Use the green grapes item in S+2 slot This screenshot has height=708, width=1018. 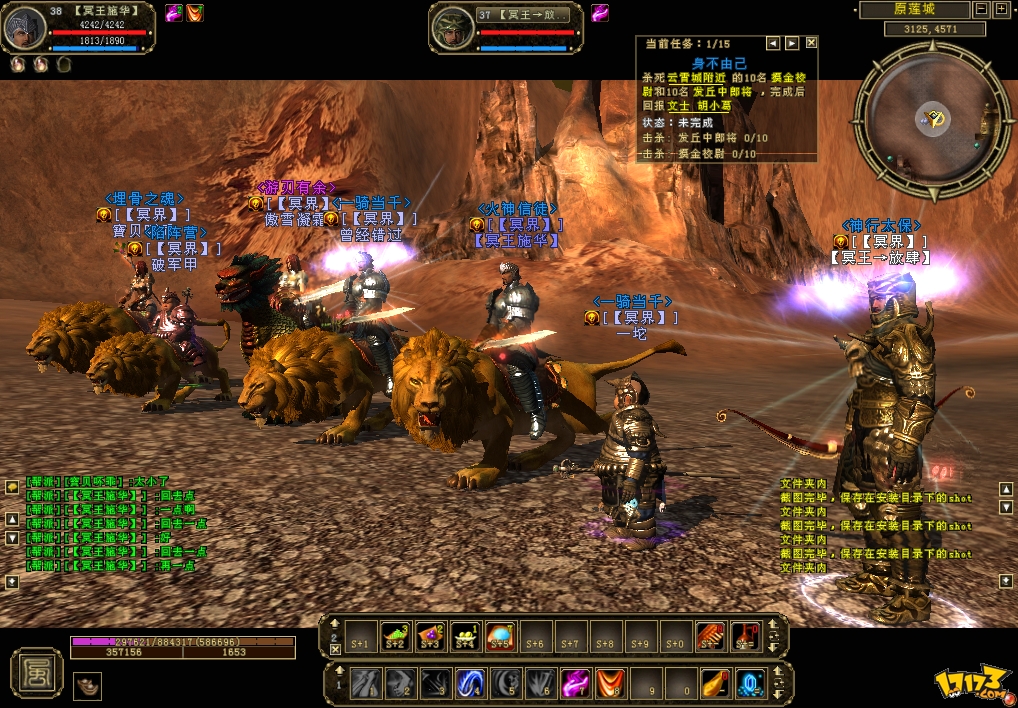coord(396,636)
